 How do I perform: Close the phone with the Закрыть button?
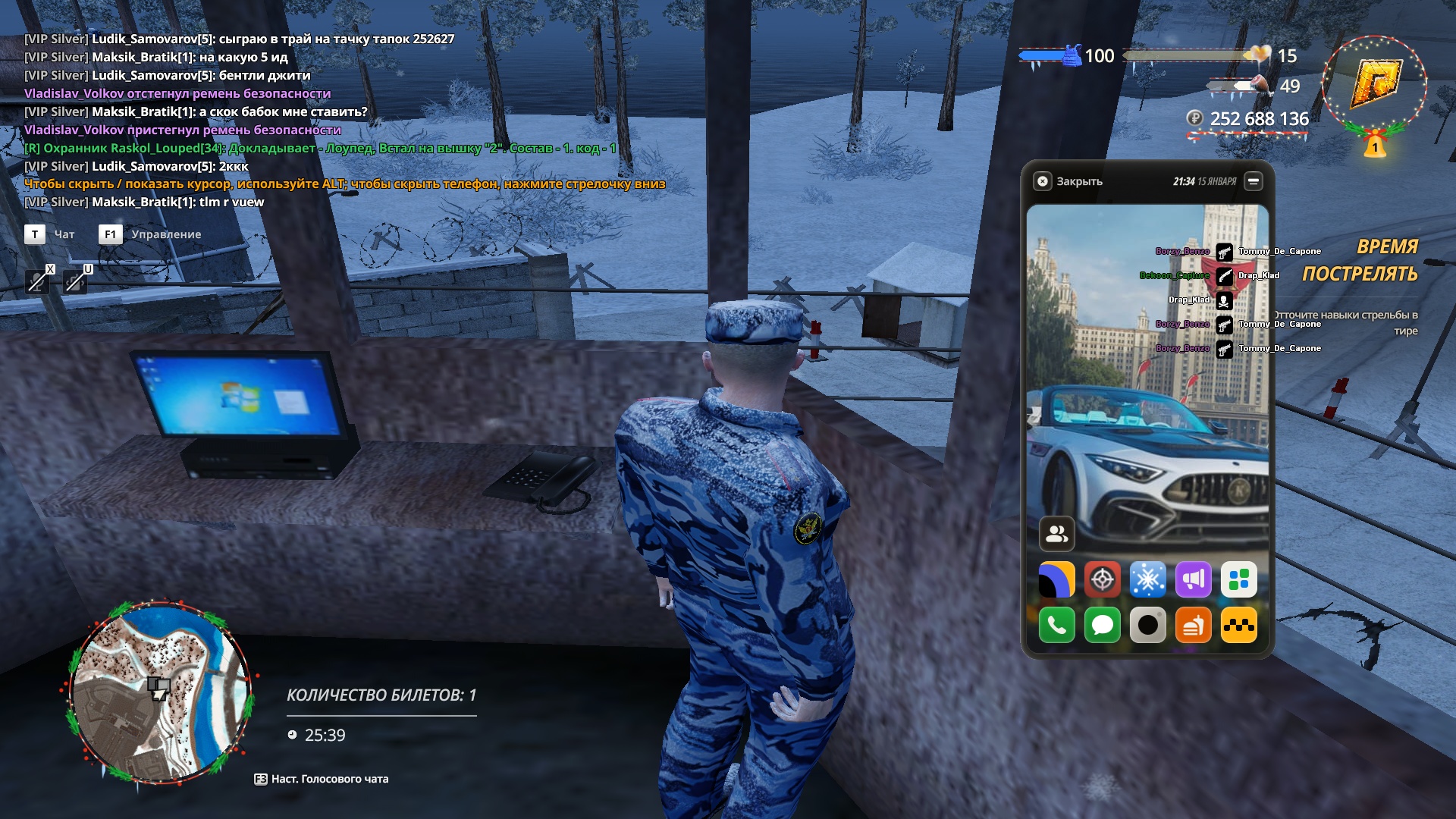[x=1068, y=181]
